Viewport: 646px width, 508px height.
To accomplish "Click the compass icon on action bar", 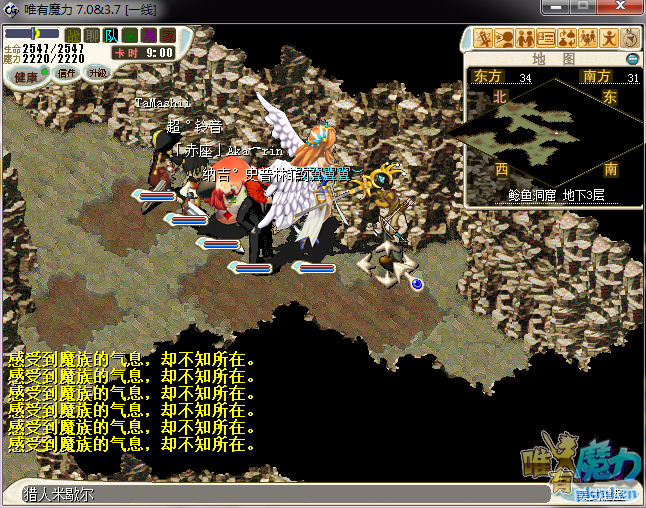I will (630, 39).
